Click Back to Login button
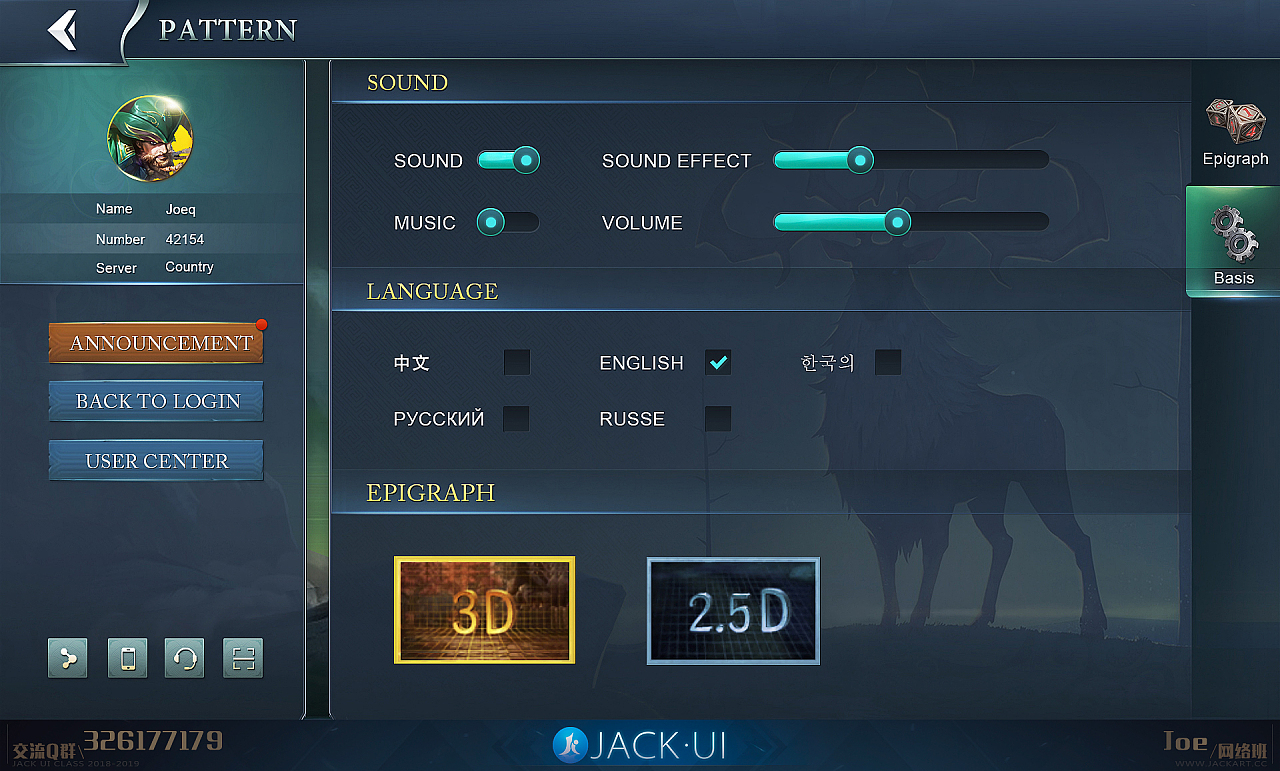 pyautogui.click(x=156, y=401)
